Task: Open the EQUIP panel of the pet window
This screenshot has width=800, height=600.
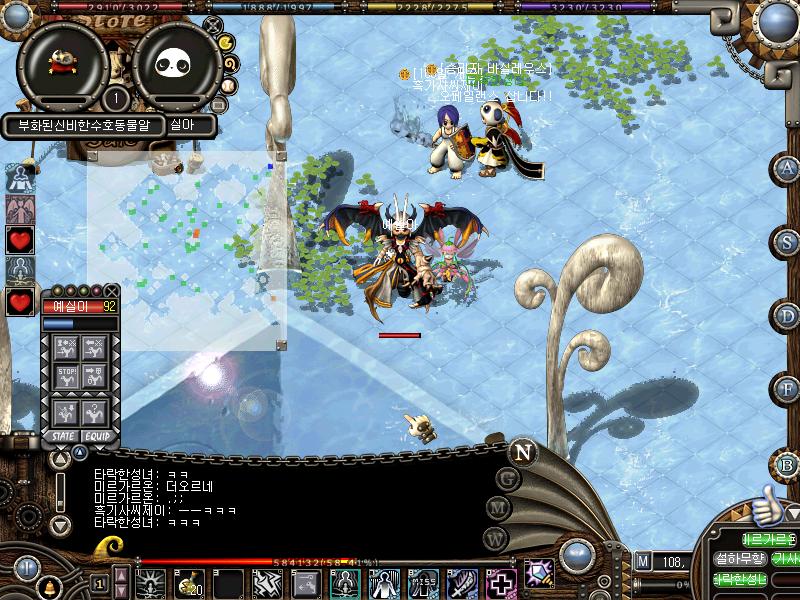Action: click(97, 436)
